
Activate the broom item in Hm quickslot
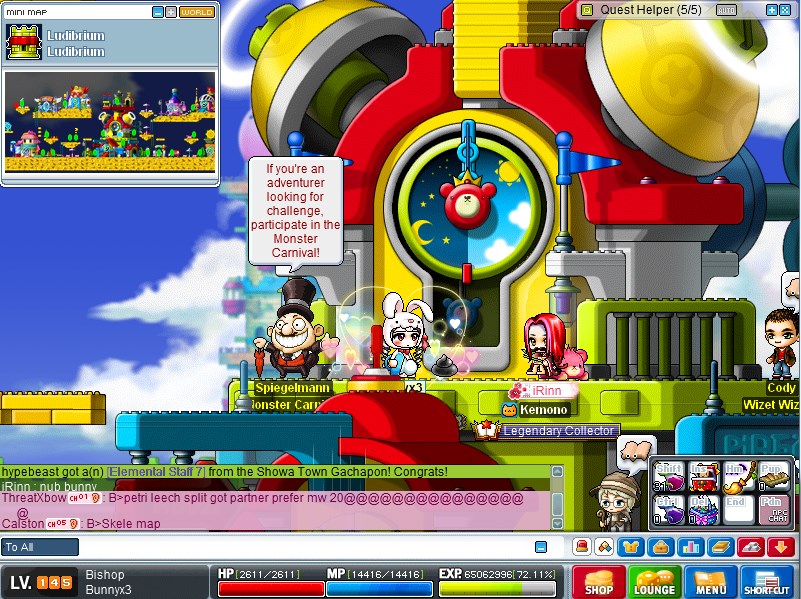[738, 477]
